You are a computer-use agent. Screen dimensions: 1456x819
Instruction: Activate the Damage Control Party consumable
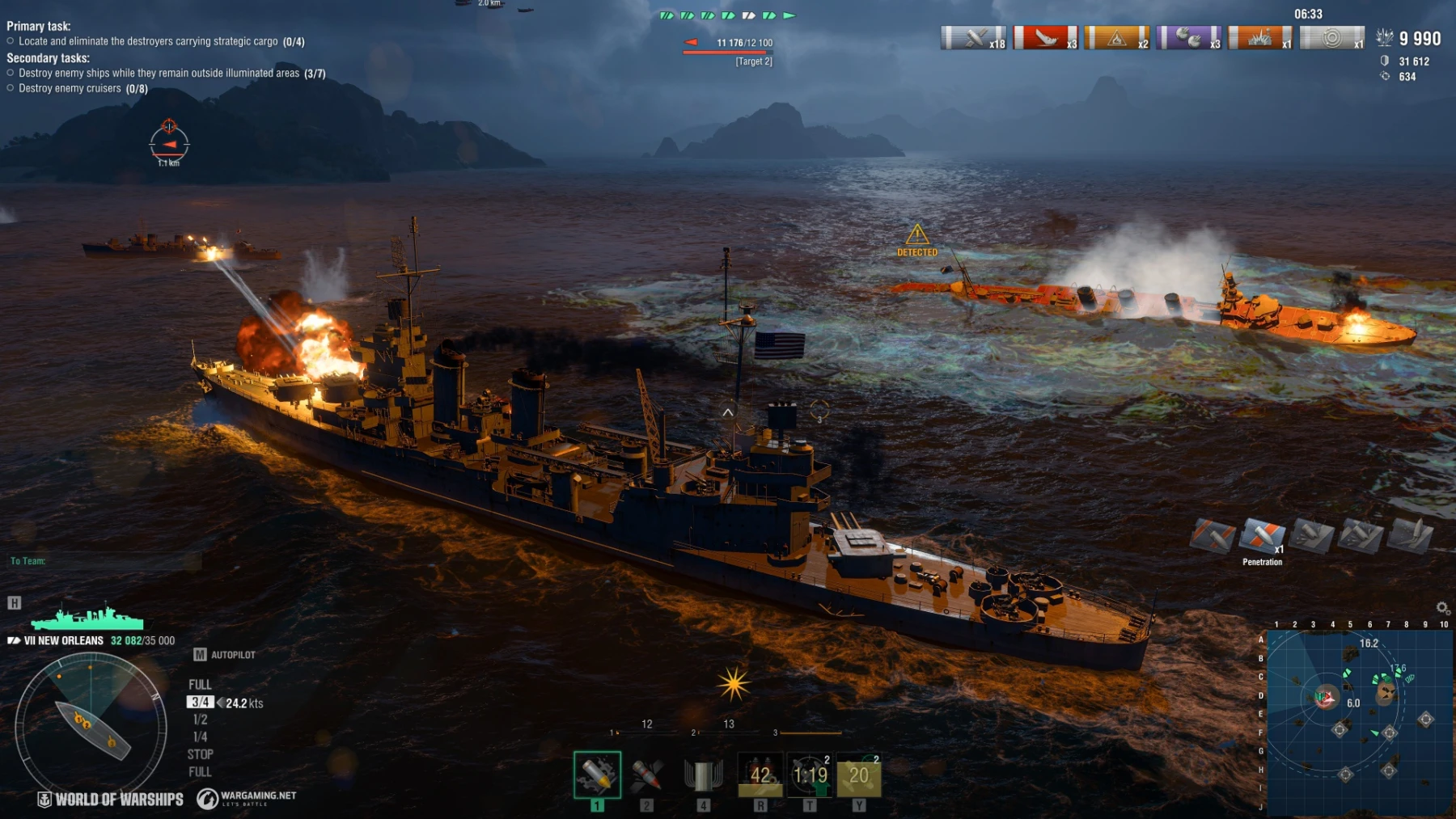point(759,774)
